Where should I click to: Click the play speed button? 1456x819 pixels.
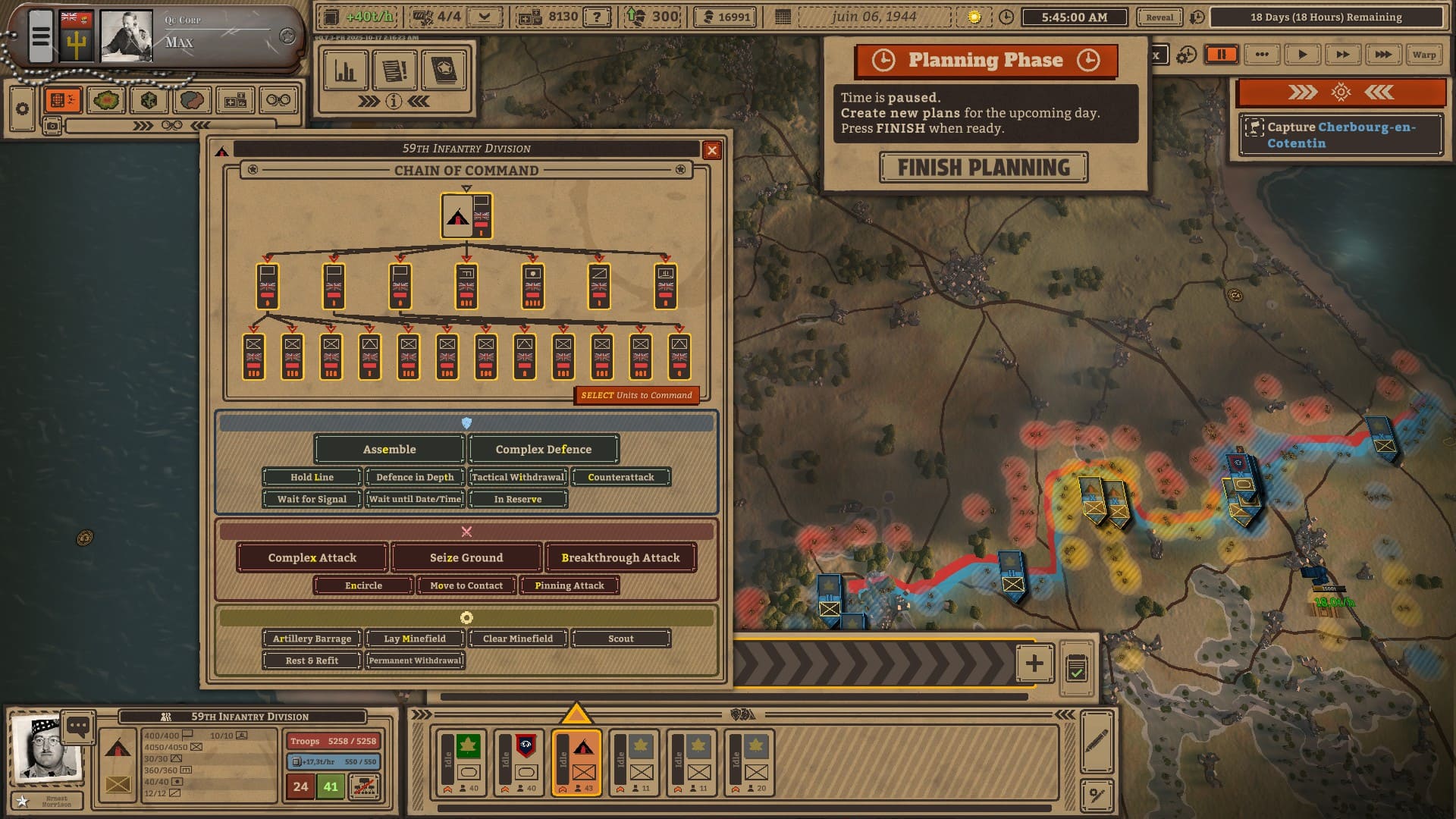pyautogui.click(x=1302, y=55)
